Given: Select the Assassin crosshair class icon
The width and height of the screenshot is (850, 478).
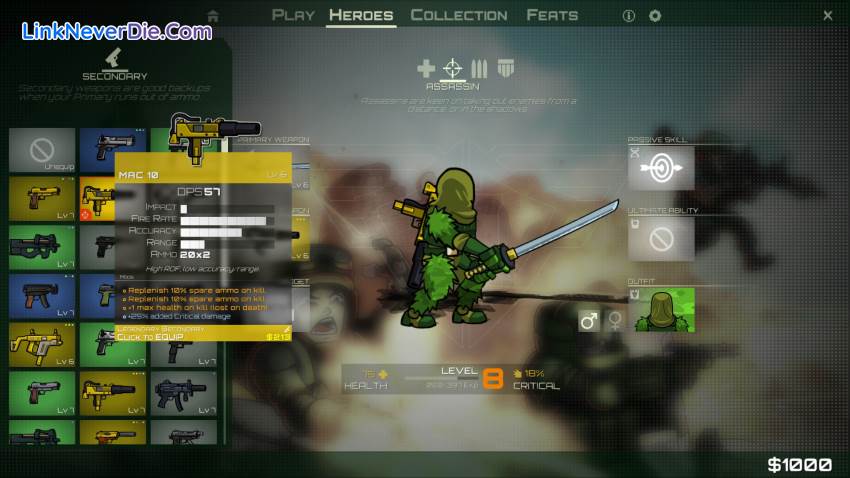Looking at the screenshot, I should (x=453, y=69).
